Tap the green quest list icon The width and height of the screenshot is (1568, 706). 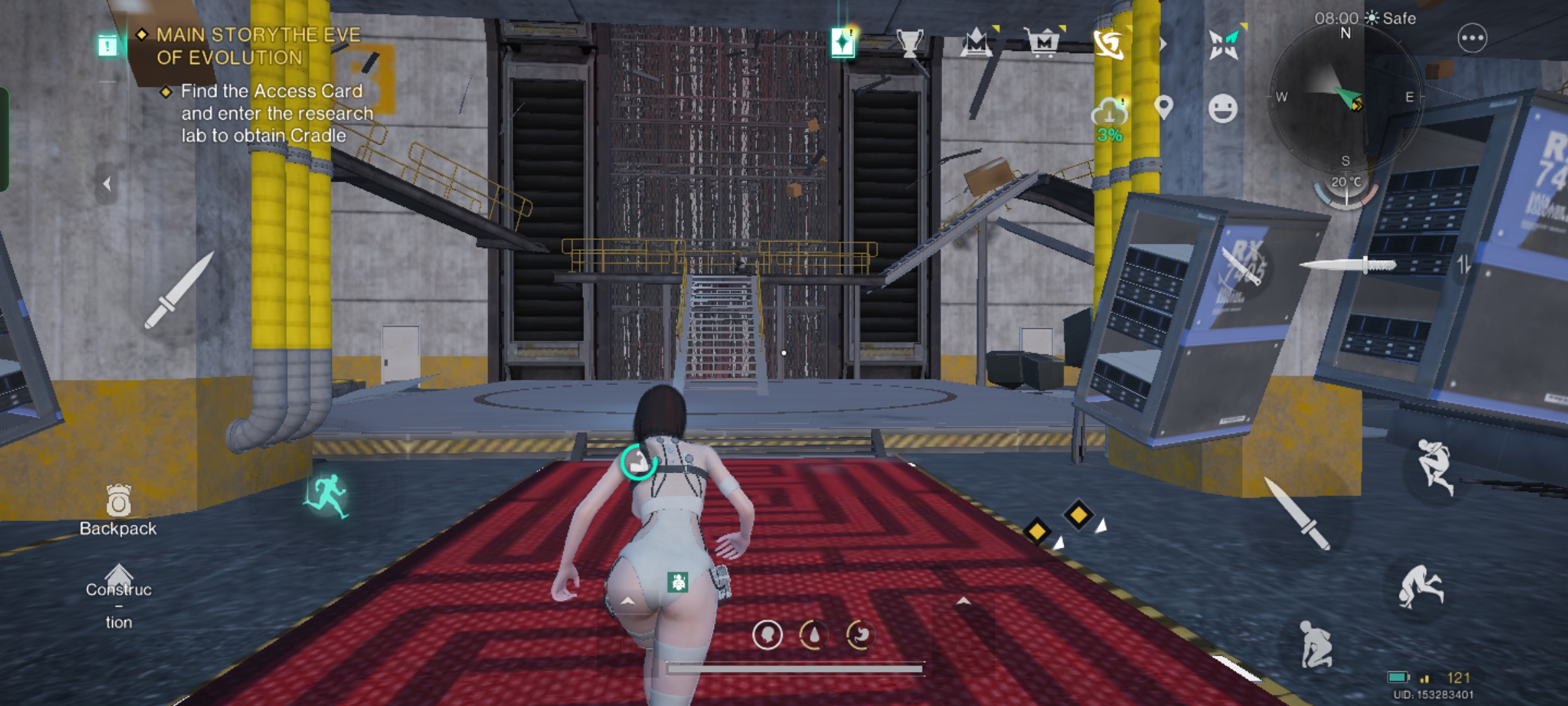click(x=108, y=45)
